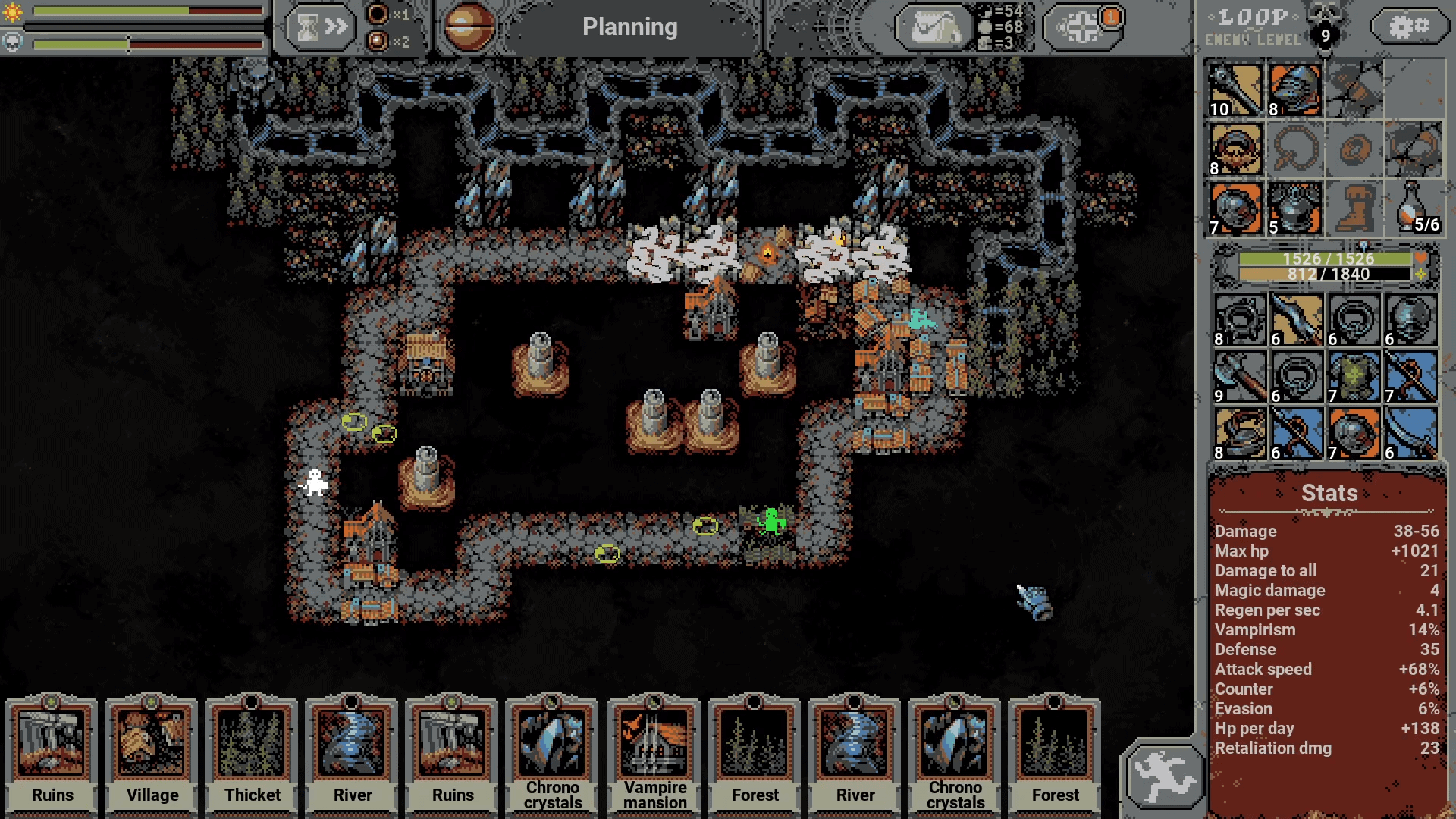Click the healing potion slot
Screen dimensions: 1456x819
tap(1414, 209)
